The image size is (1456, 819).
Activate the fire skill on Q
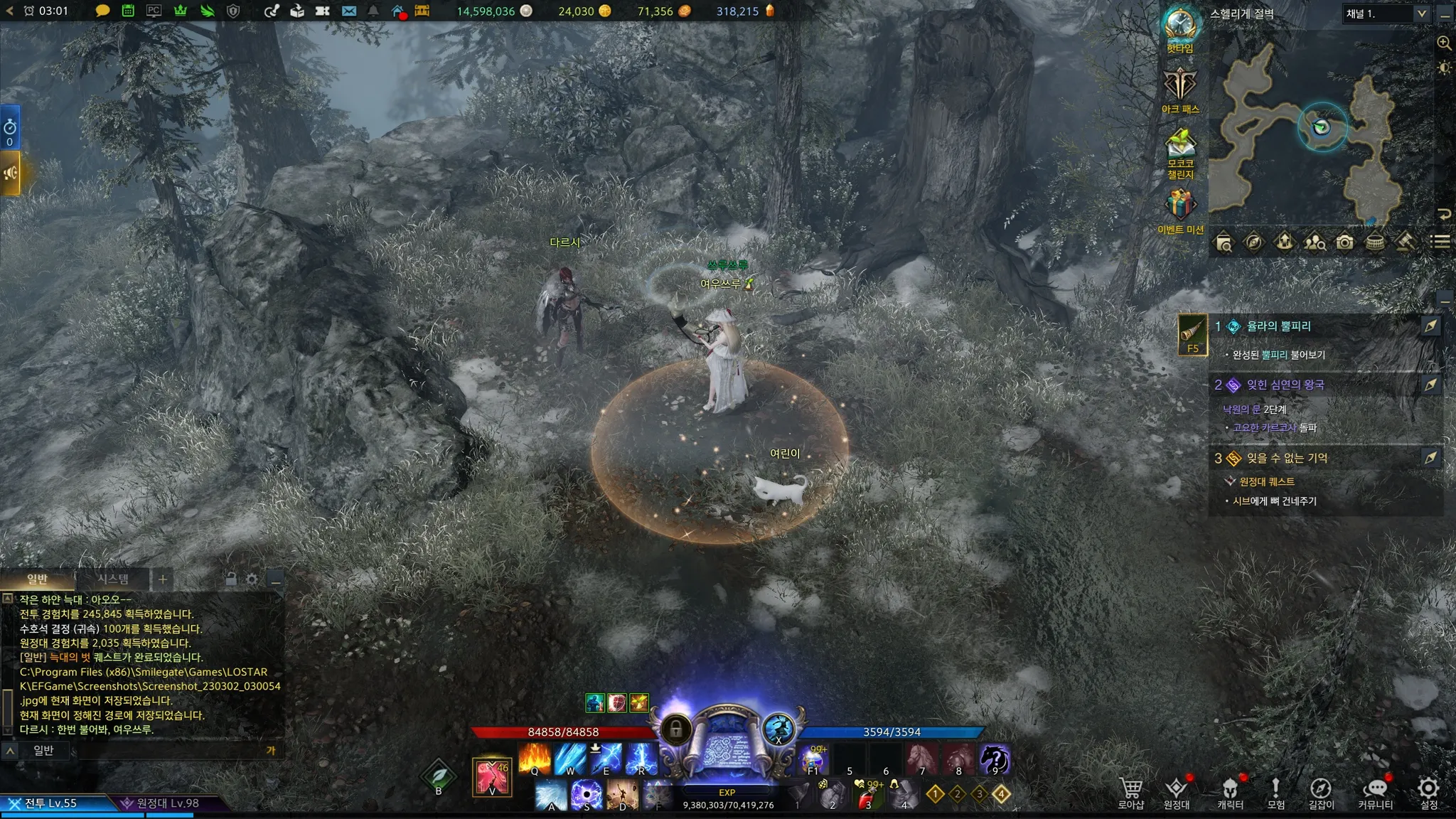pos(535,759)
